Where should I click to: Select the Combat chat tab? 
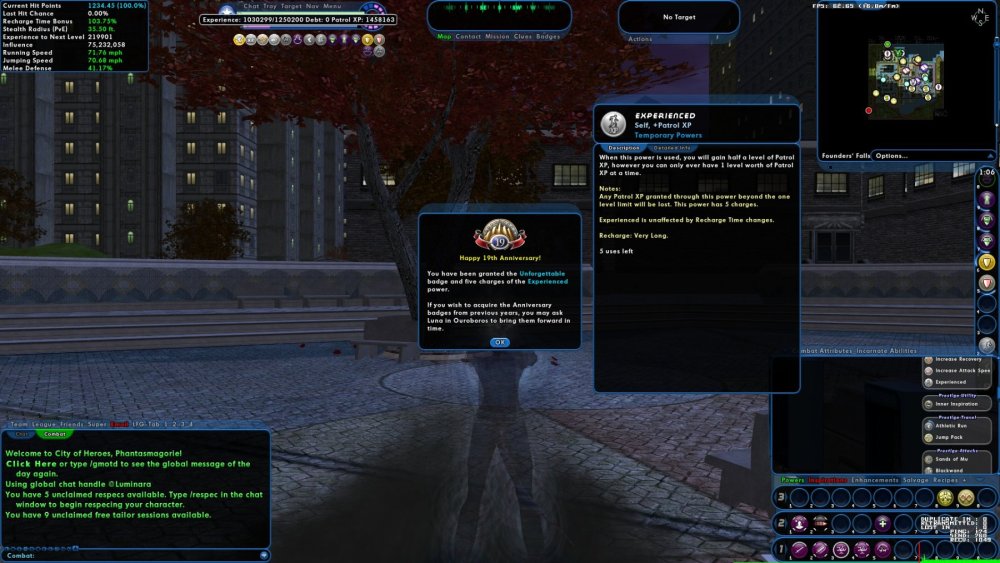pyautogui.click(x=55, y=434)
